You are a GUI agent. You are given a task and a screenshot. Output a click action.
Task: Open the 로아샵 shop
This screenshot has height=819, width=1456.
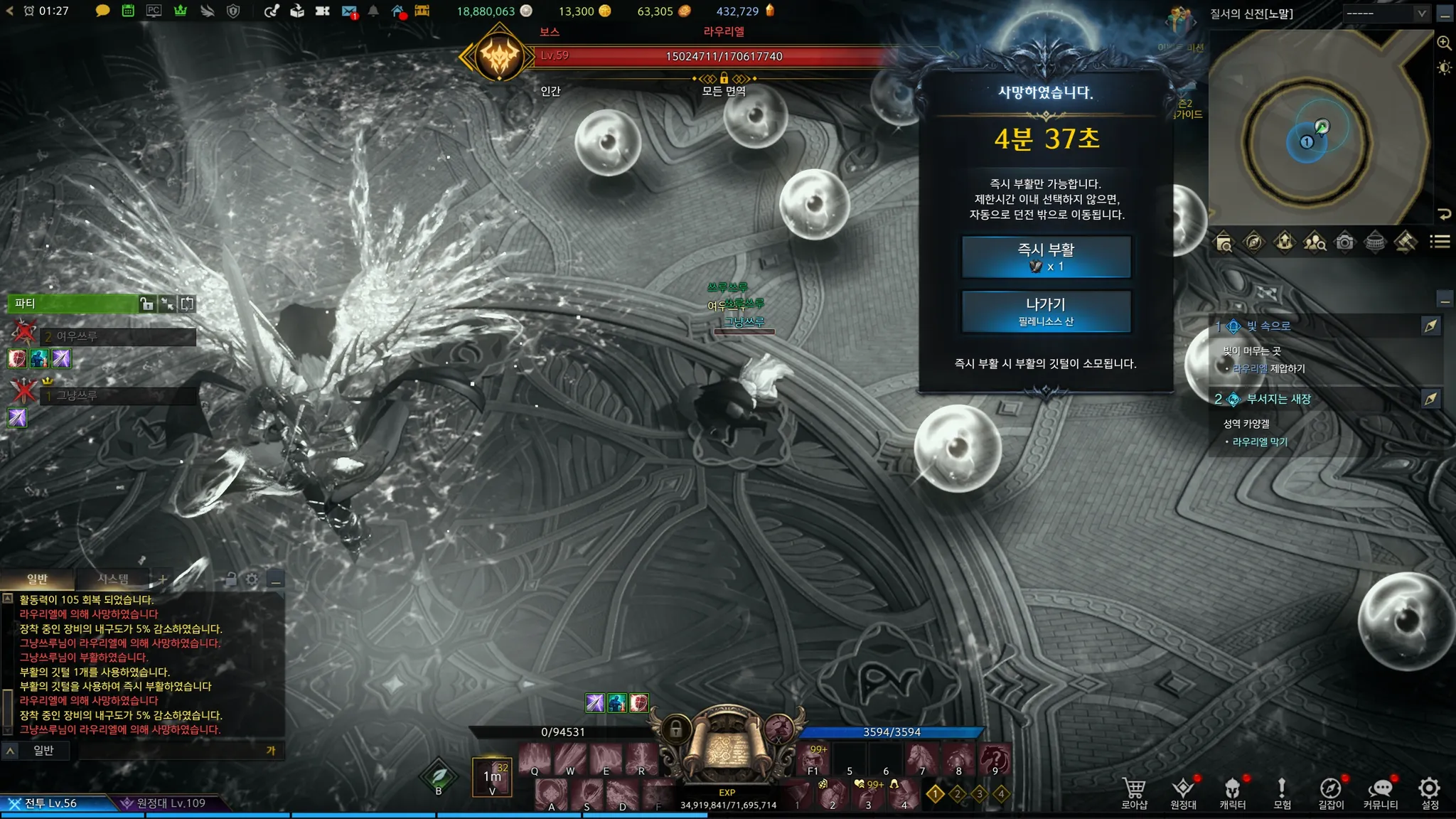coord(1134,793)
